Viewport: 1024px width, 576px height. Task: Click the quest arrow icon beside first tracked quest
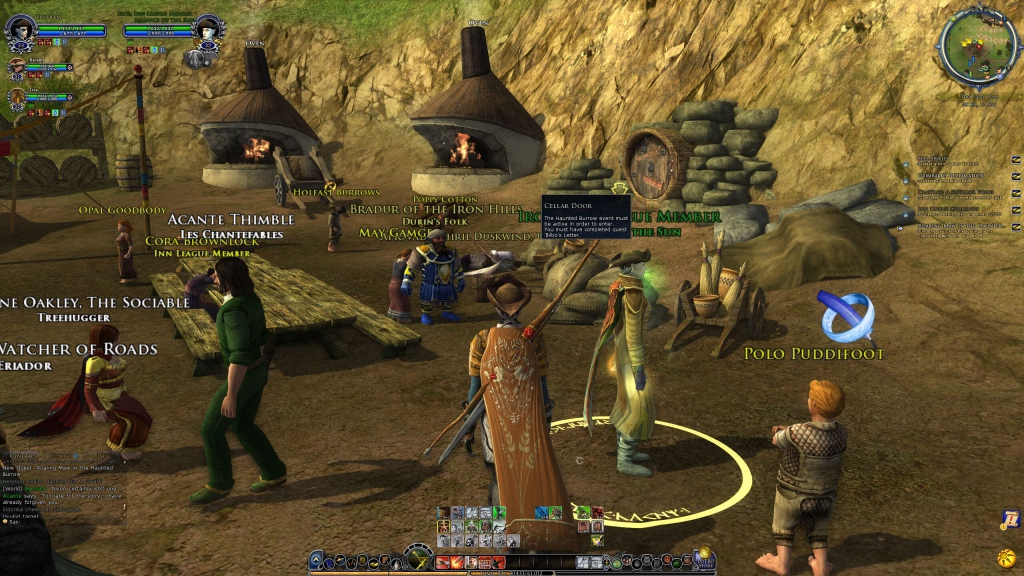pos(1015,160)
